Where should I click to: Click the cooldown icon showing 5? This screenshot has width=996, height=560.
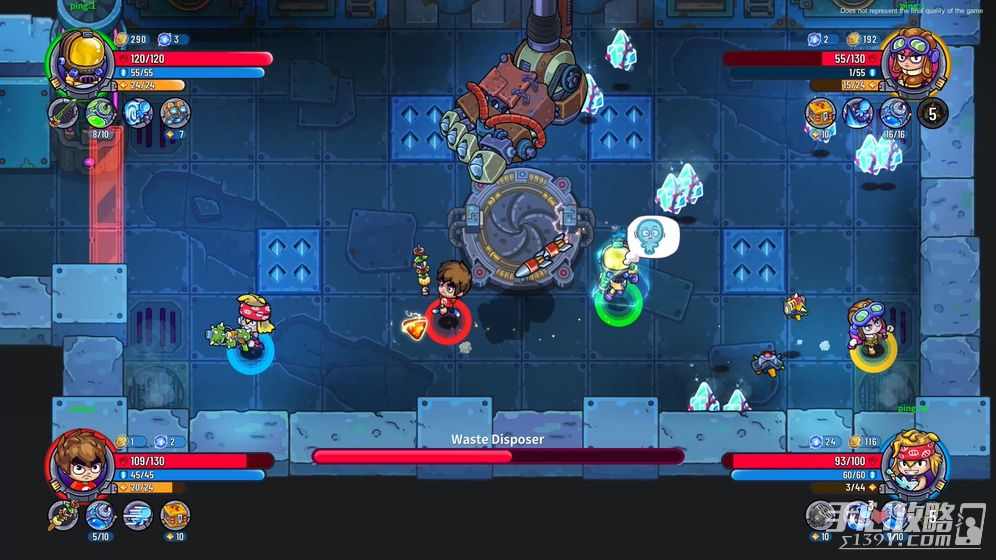(x=932, y=113)
